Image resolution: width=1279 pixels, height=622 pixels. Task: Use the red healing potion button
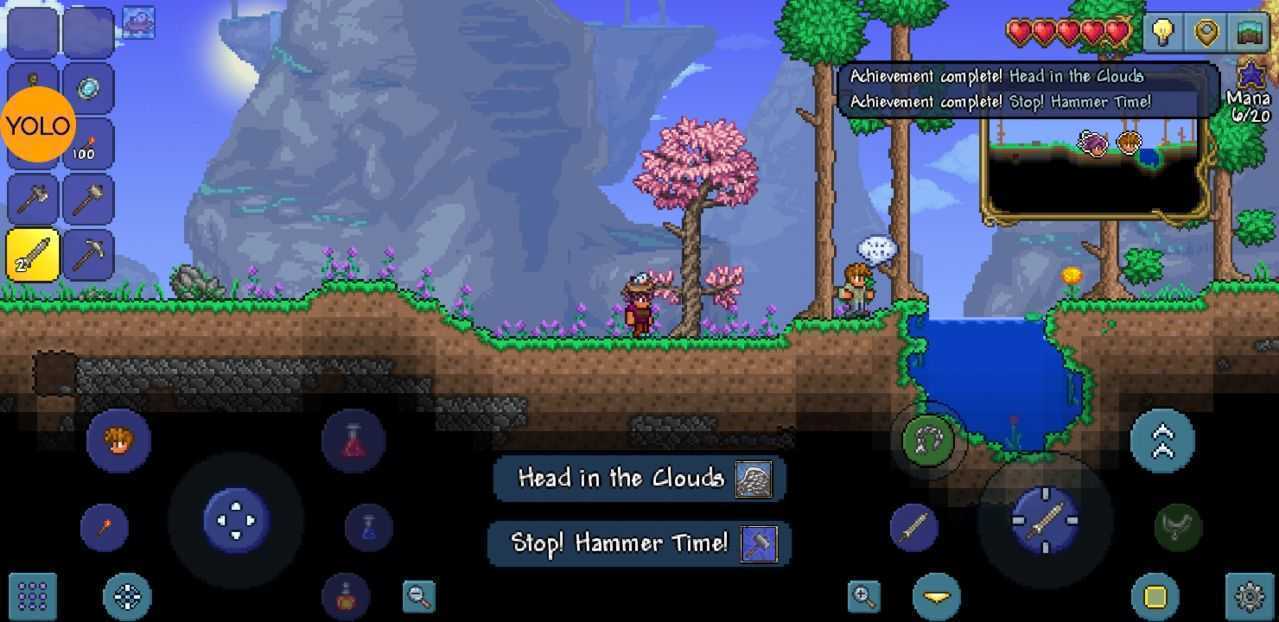point(353,440)
